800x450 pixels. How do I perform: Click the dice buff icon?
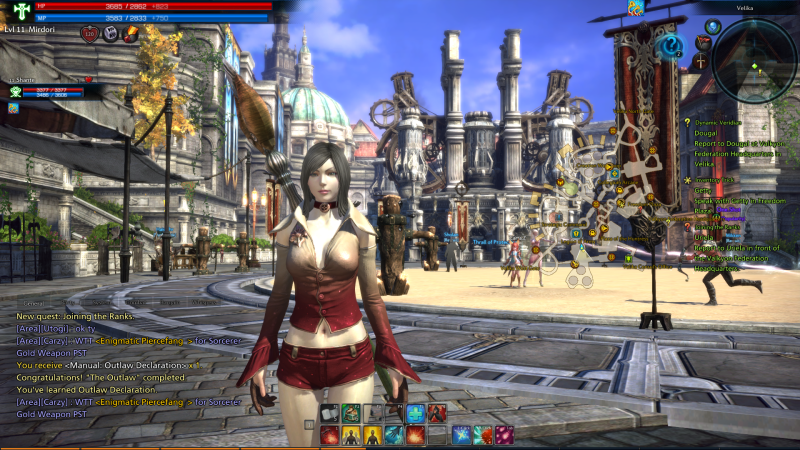pos(110,33)
